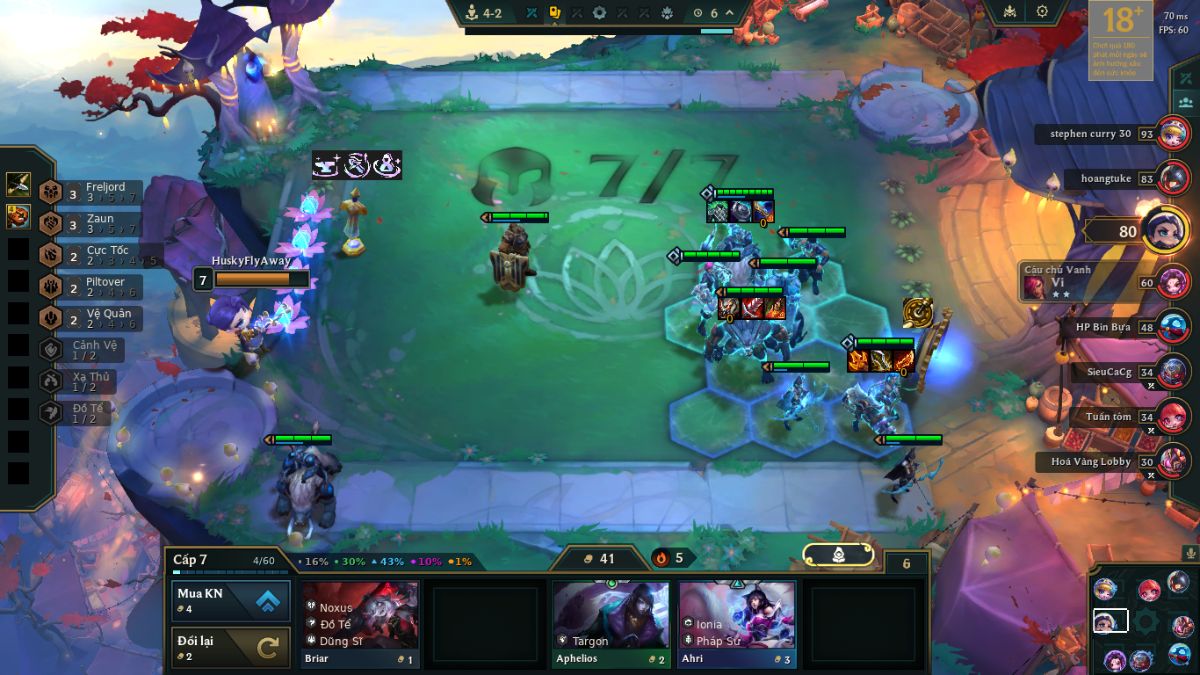Inspect the Zaun trait entry
The width and height of the screenshot is (1200, 675).
point(90,223)
